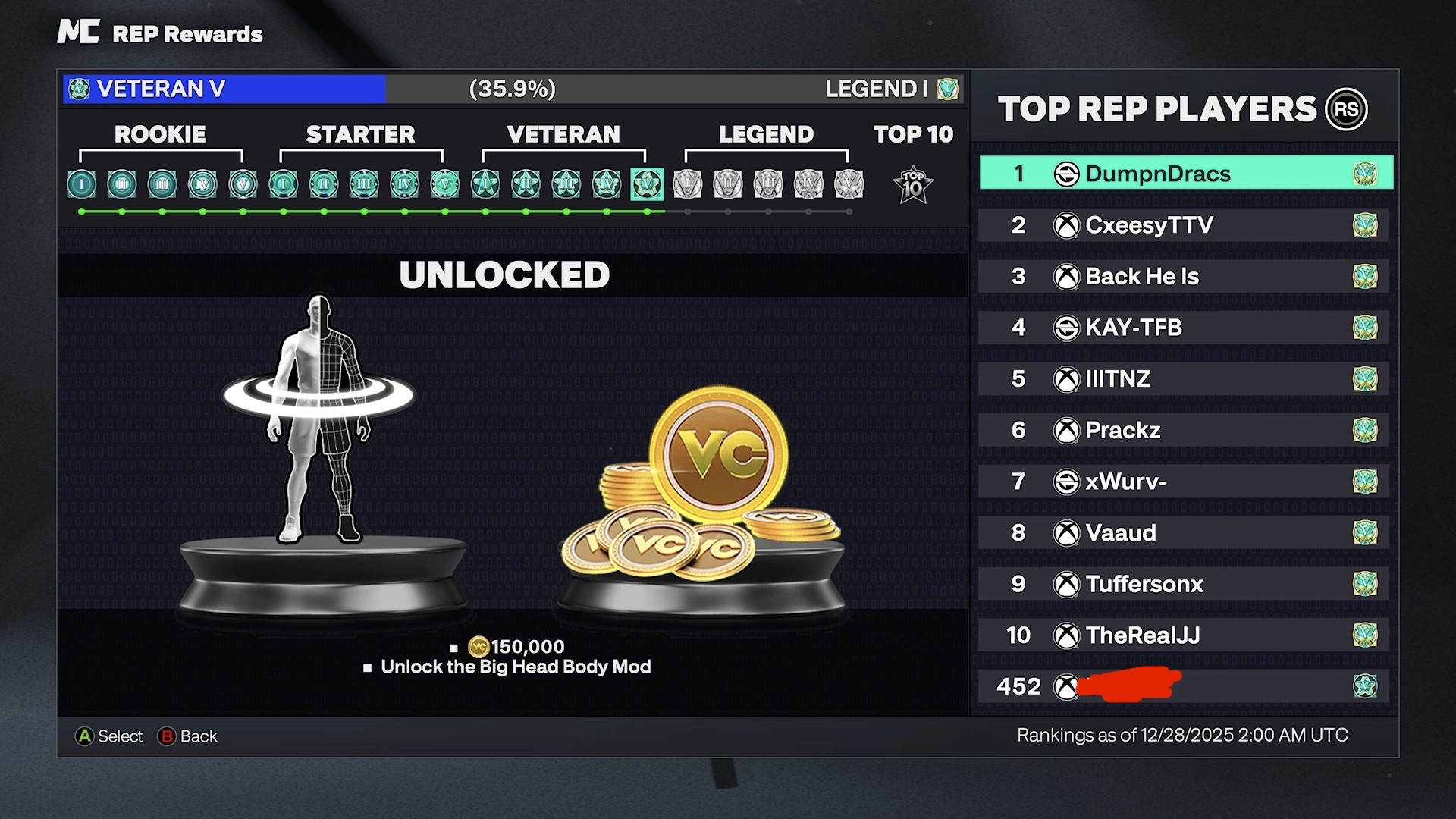Select the Legend II rep badge
Image resolution: width=1456 pixels, height=819 pixels.
(x=729, y=184)
